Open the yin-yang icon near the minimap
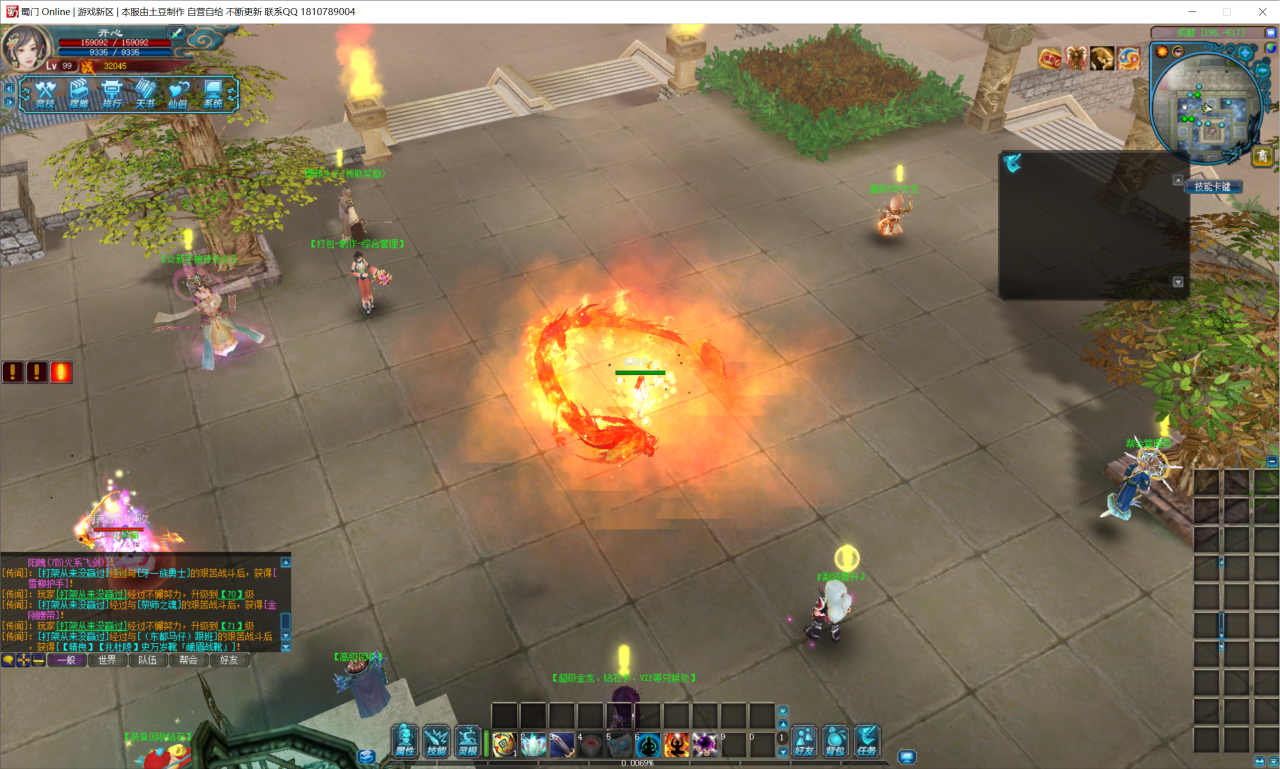The image size is (1280, 769). point(1129,58)
